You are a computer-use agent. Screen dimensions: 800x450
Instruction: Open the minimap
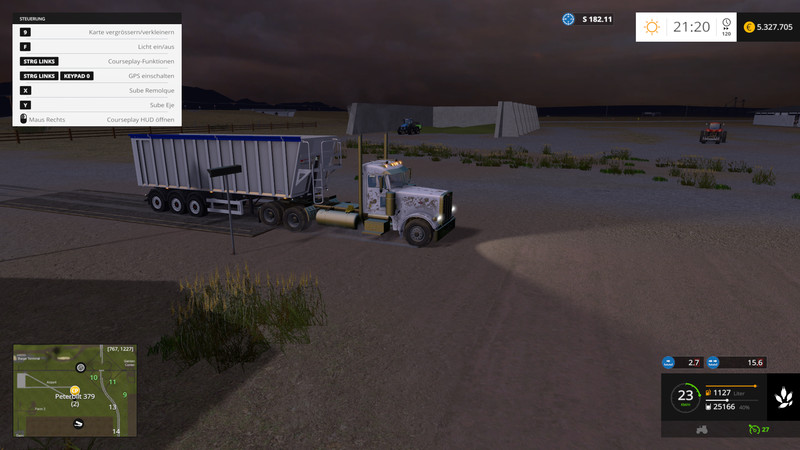73,390
